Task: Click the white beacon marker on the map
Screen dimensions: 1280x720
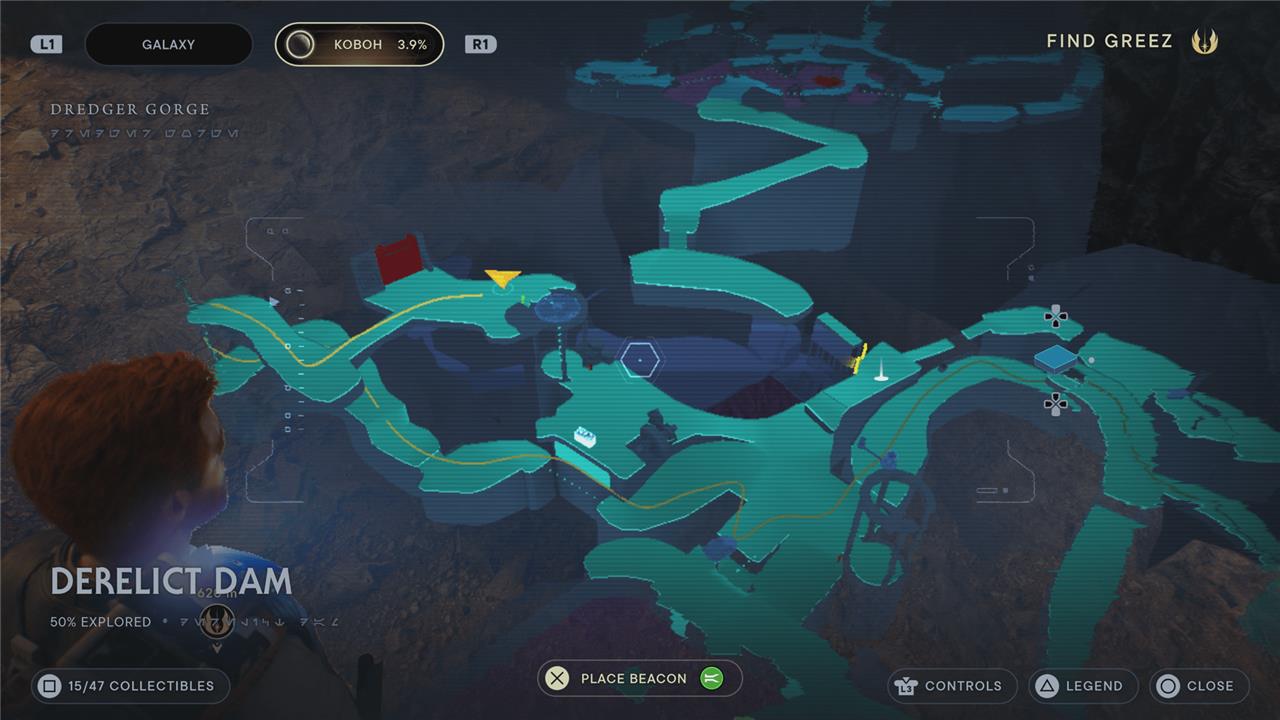Action: coord(881,372)
